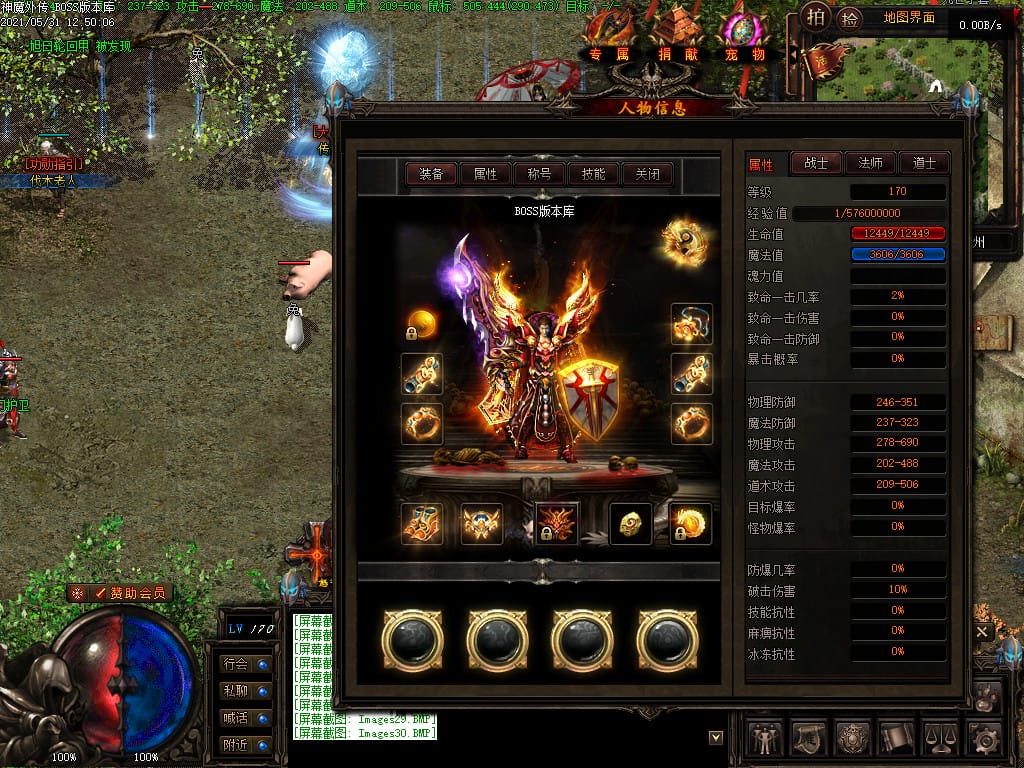The image size is (1024, 768).
Task: Select the equipped boots slot
Action: (422, 524)
